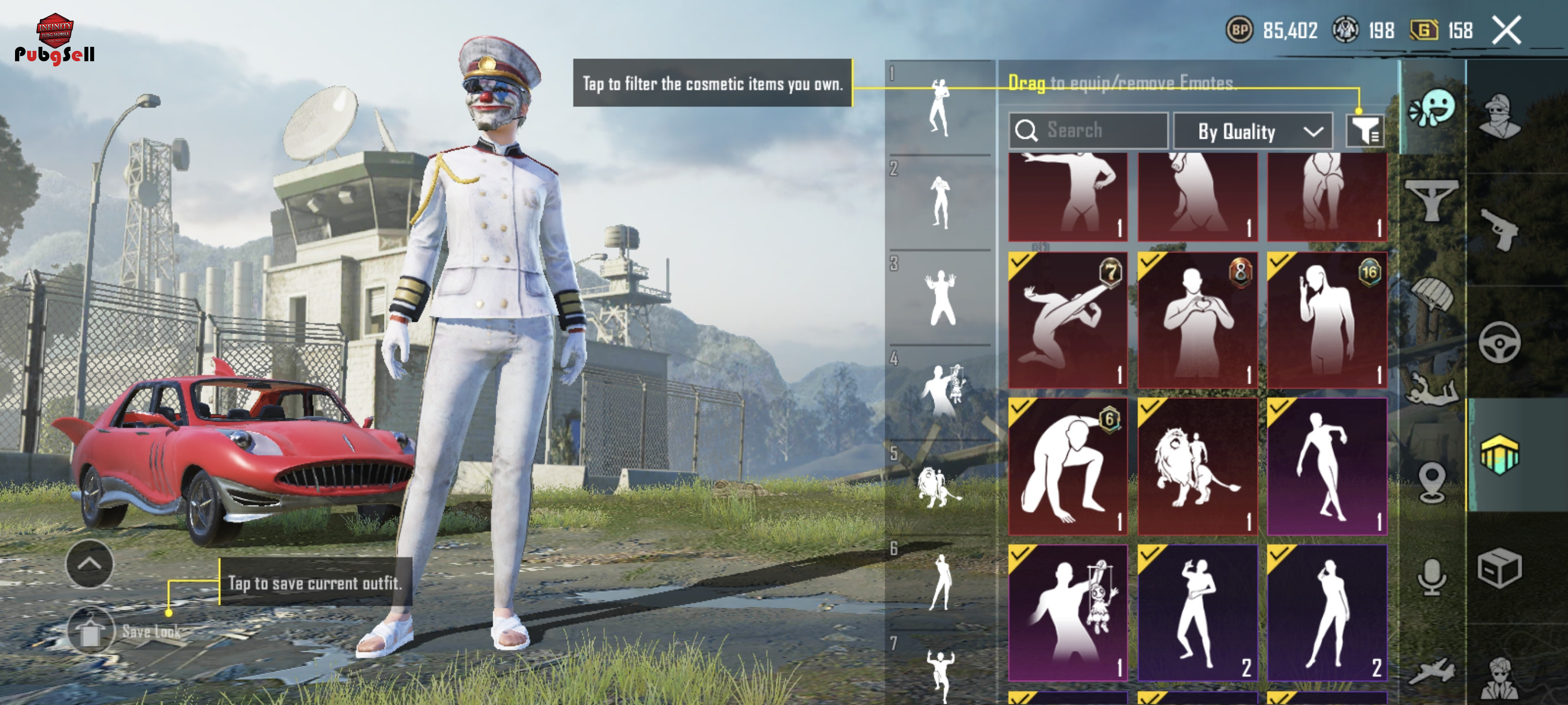The width and height of the screenshot is (1568, 705).
Task: Open the masked character outfit category
Action: click(1499, 116)
